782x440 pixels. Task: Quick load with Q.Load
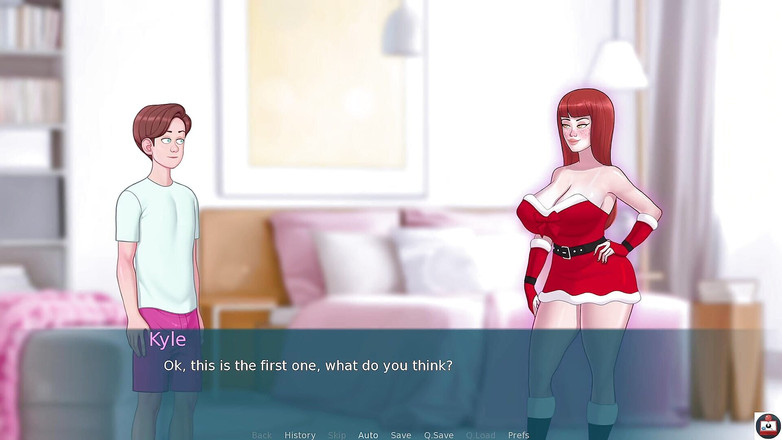point(480,435)
